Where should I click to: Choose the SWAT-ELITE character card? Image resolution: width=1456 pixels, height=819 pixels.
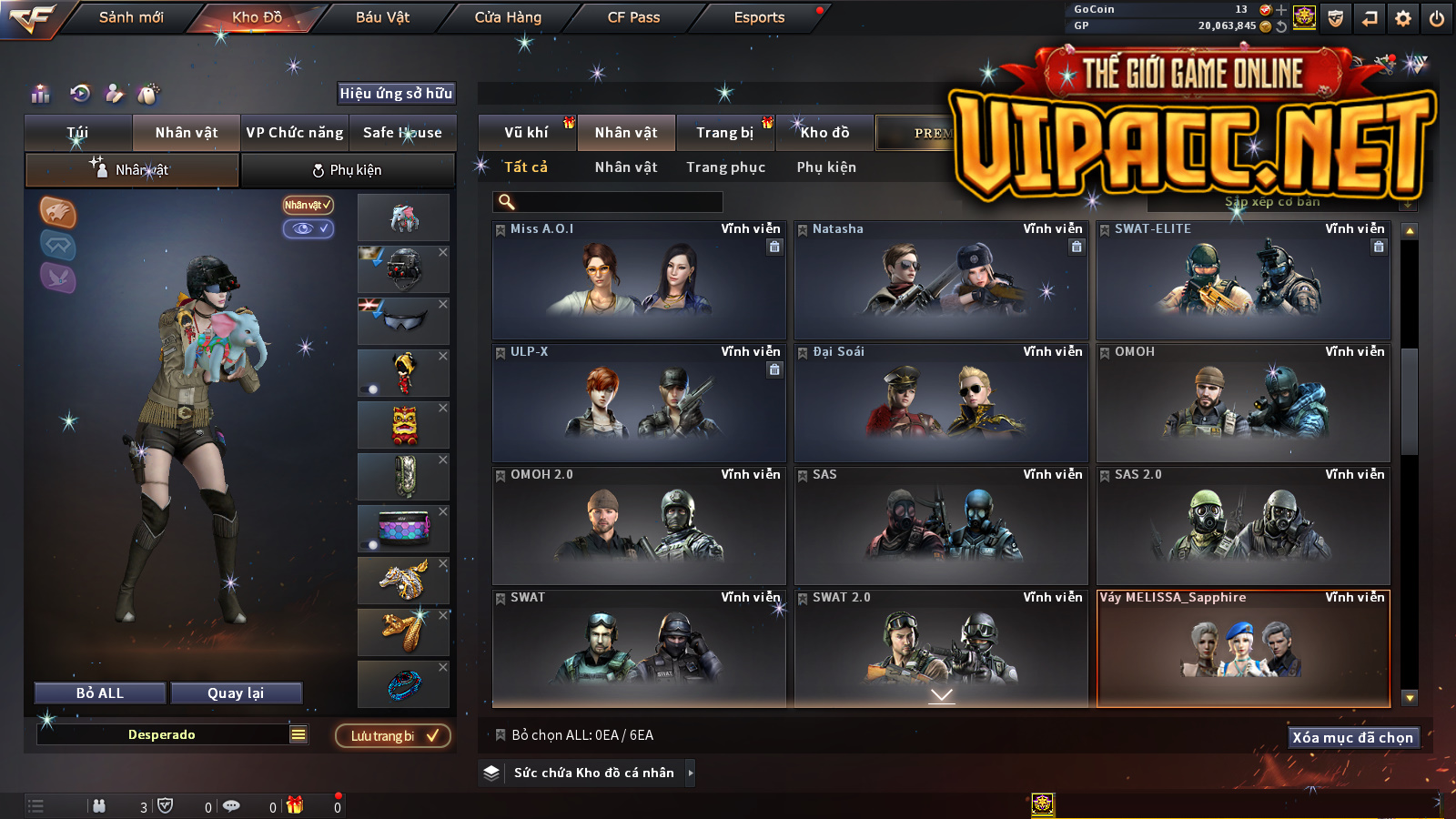pos(1243,280)
